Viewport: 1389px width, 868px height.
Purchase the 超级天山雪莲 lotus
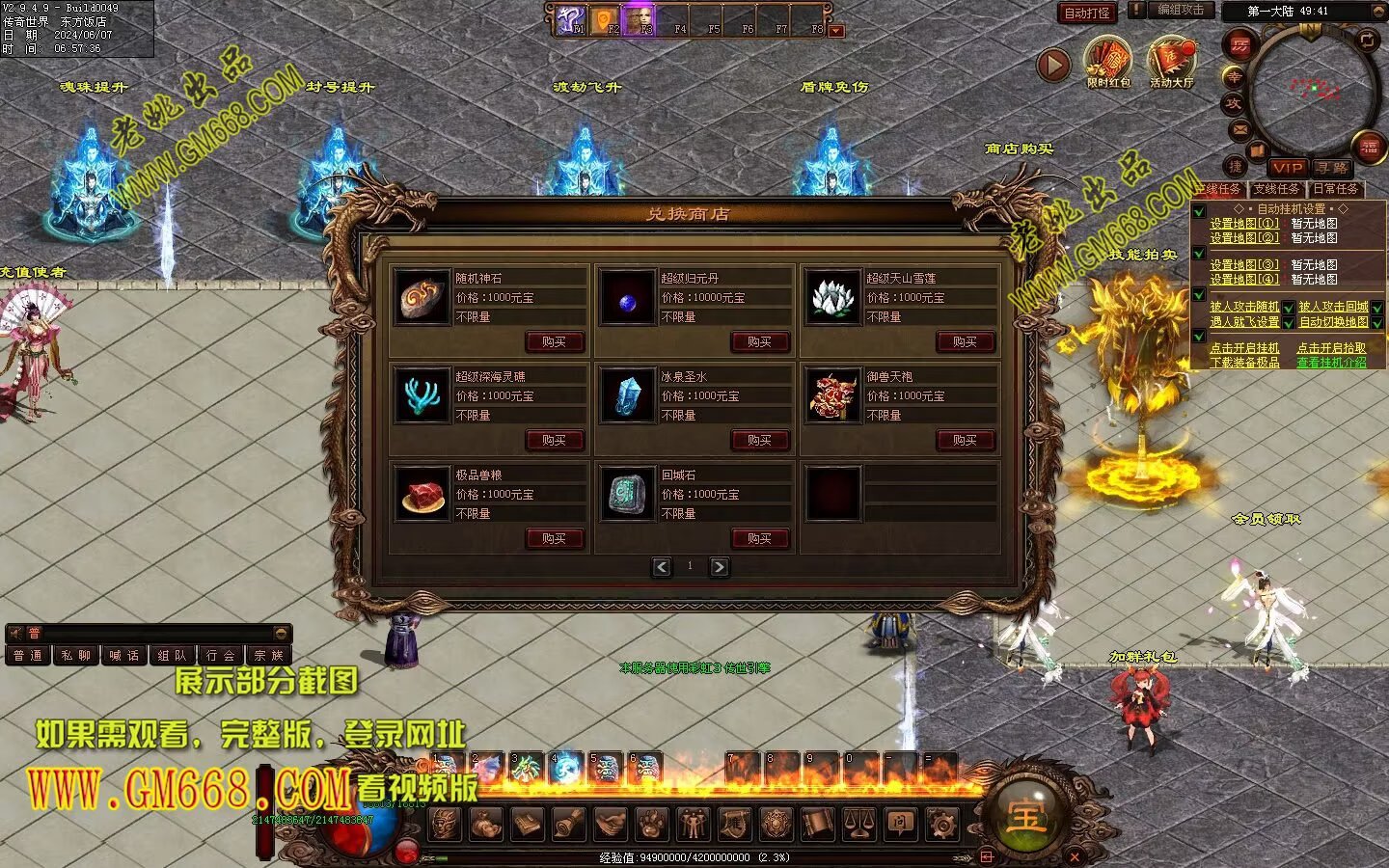[x=965, y=341]
